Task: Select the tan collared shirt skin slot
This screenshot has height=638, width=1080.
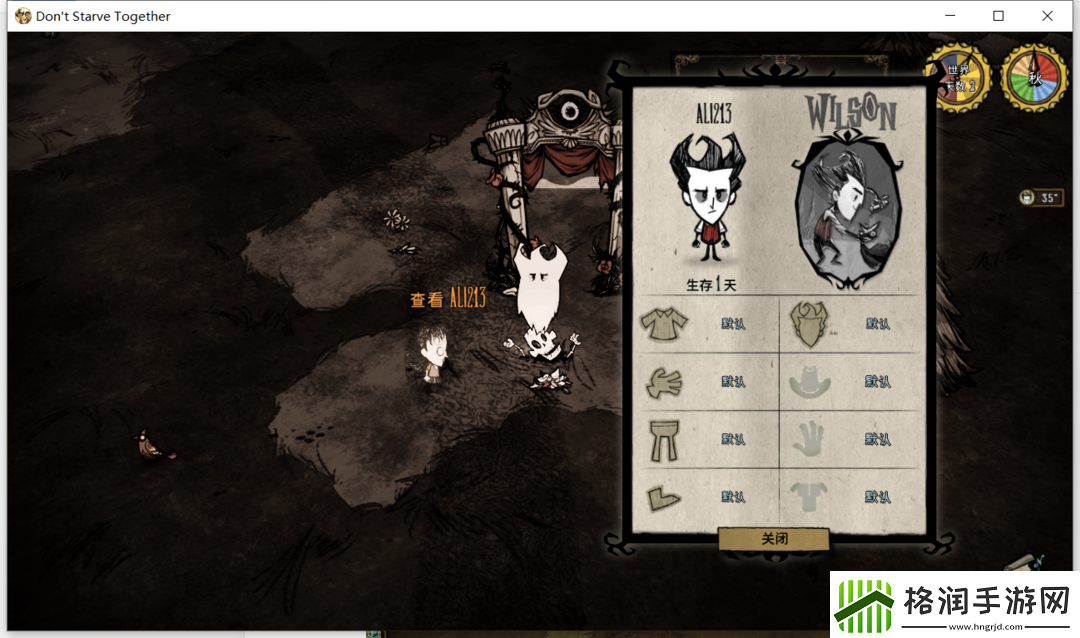Action: coord(663,323)
